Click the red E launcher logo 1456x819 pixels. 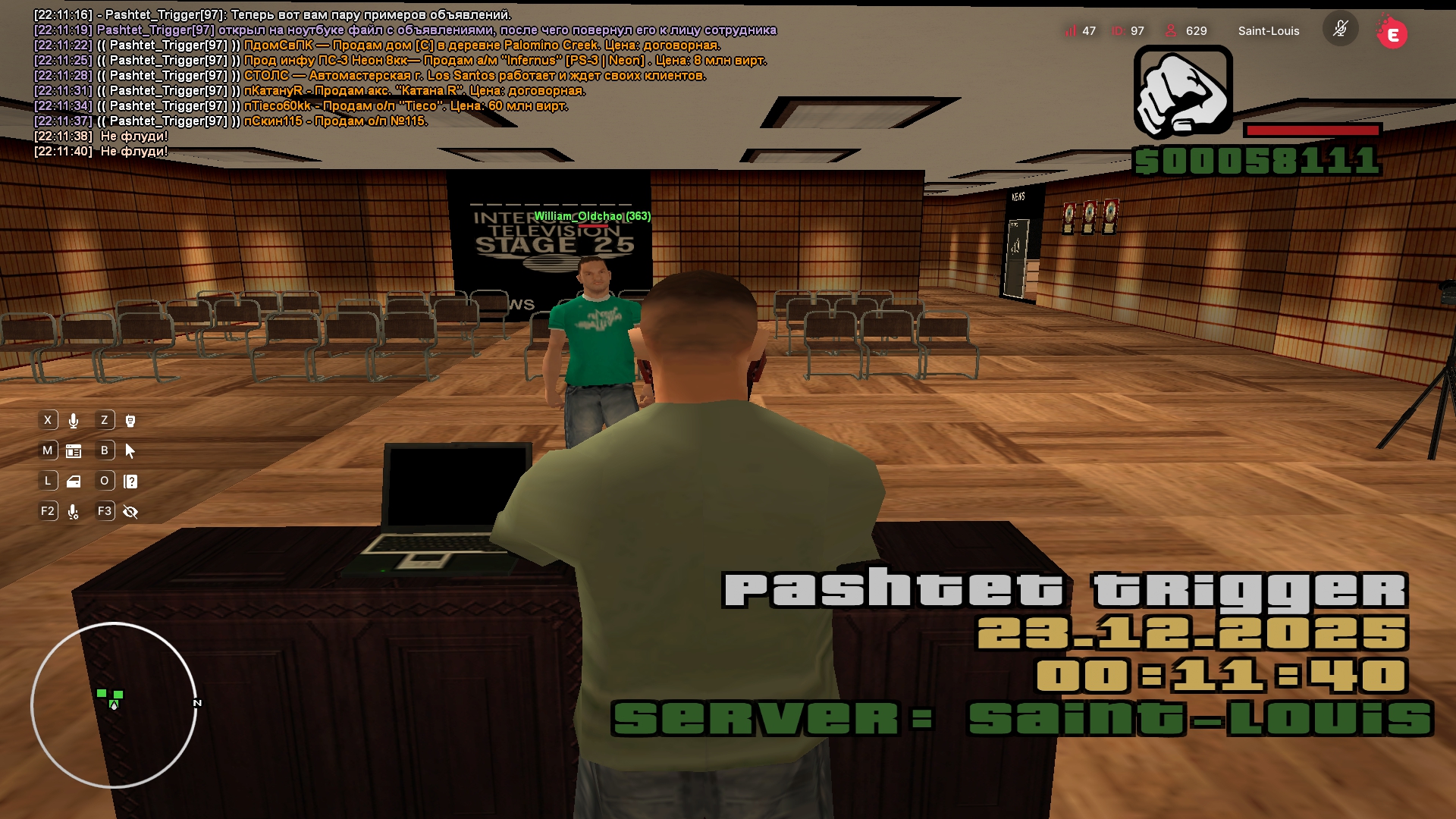[x=1392, y=33]
